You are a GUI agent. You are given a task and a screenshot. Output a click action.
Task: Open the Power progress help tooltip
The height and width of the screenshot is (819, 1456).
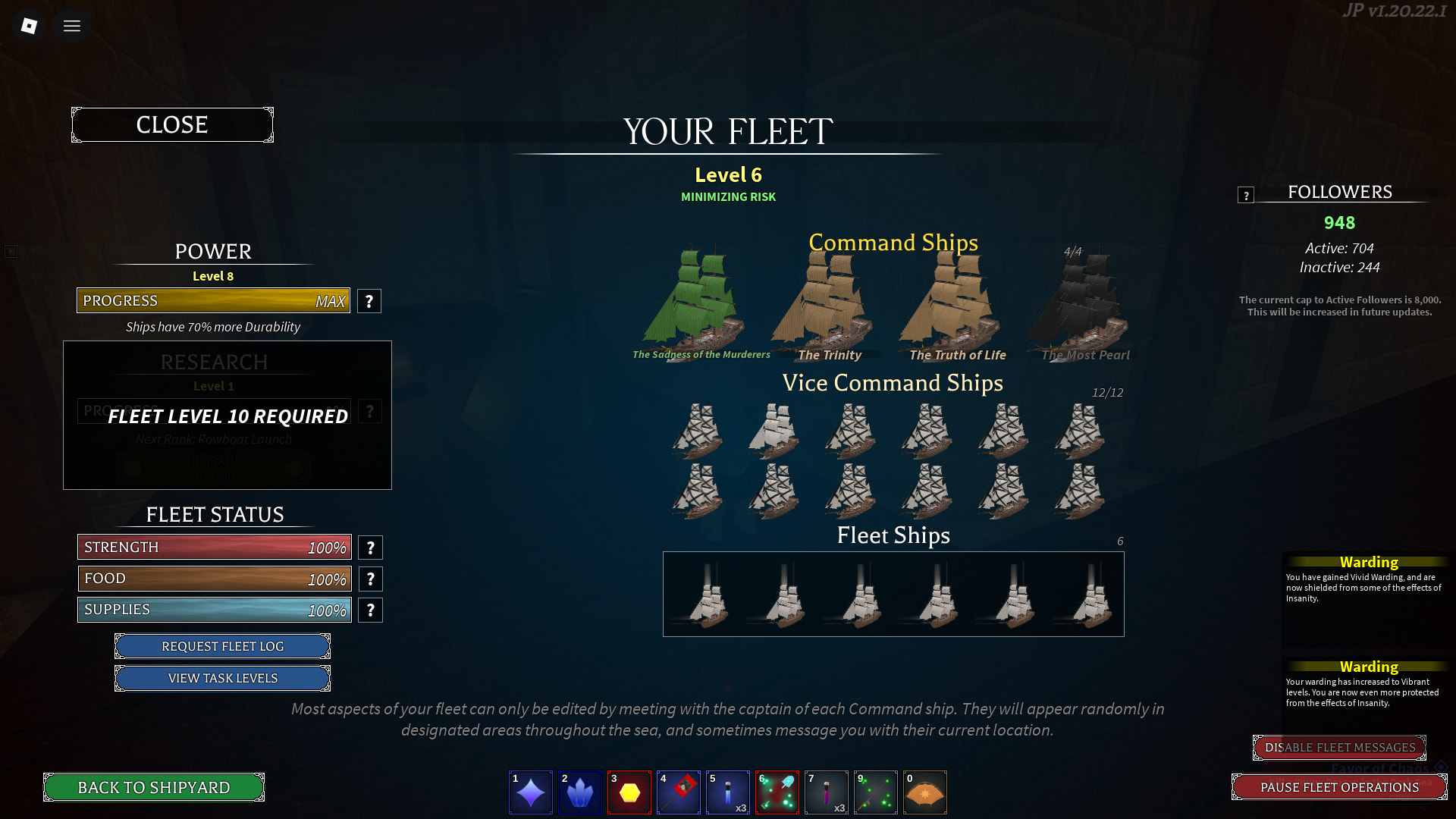(x=369, y=301)
